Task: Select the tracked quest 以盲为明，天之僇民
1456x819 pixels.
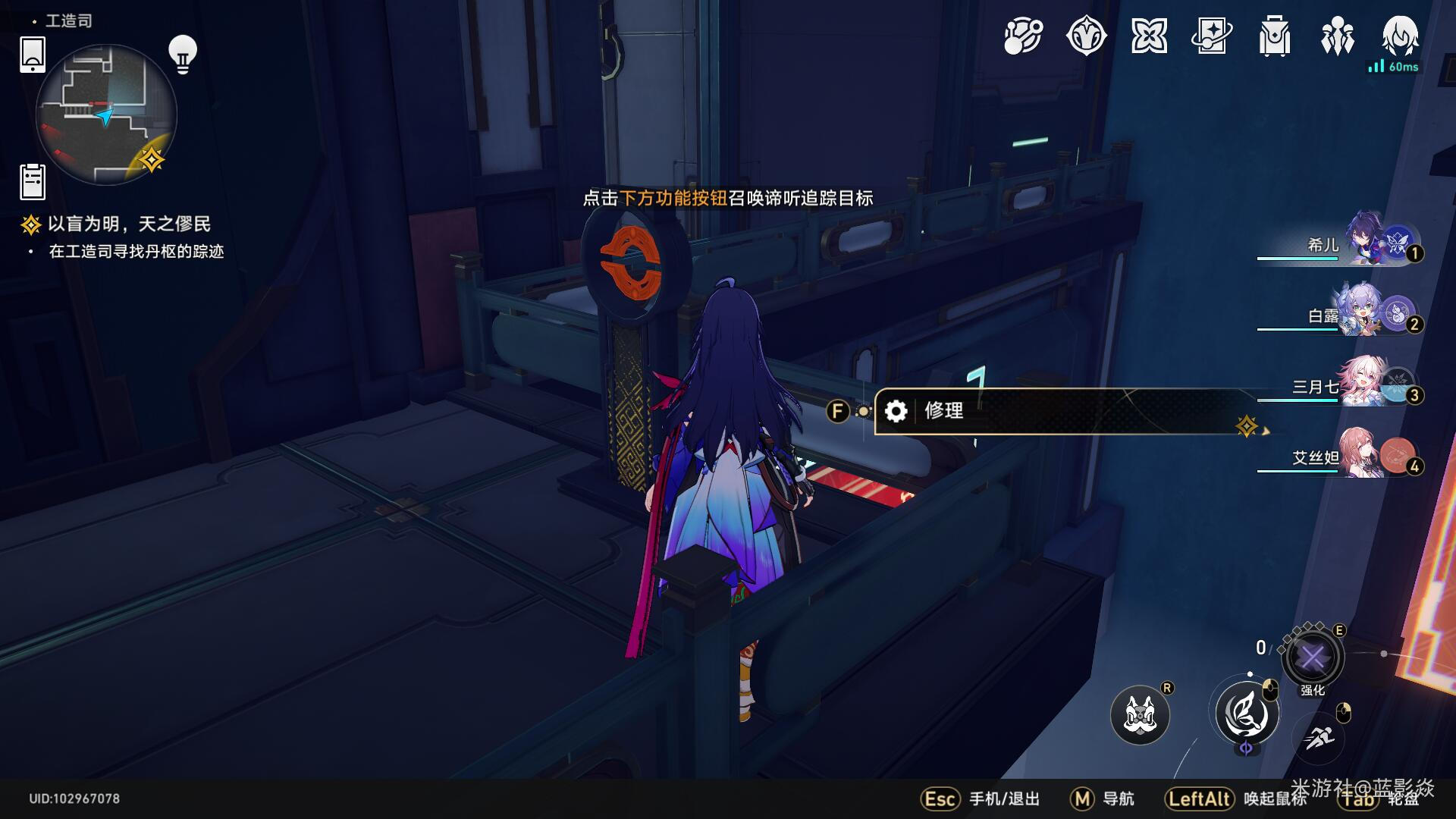Action: click(129, 224)
